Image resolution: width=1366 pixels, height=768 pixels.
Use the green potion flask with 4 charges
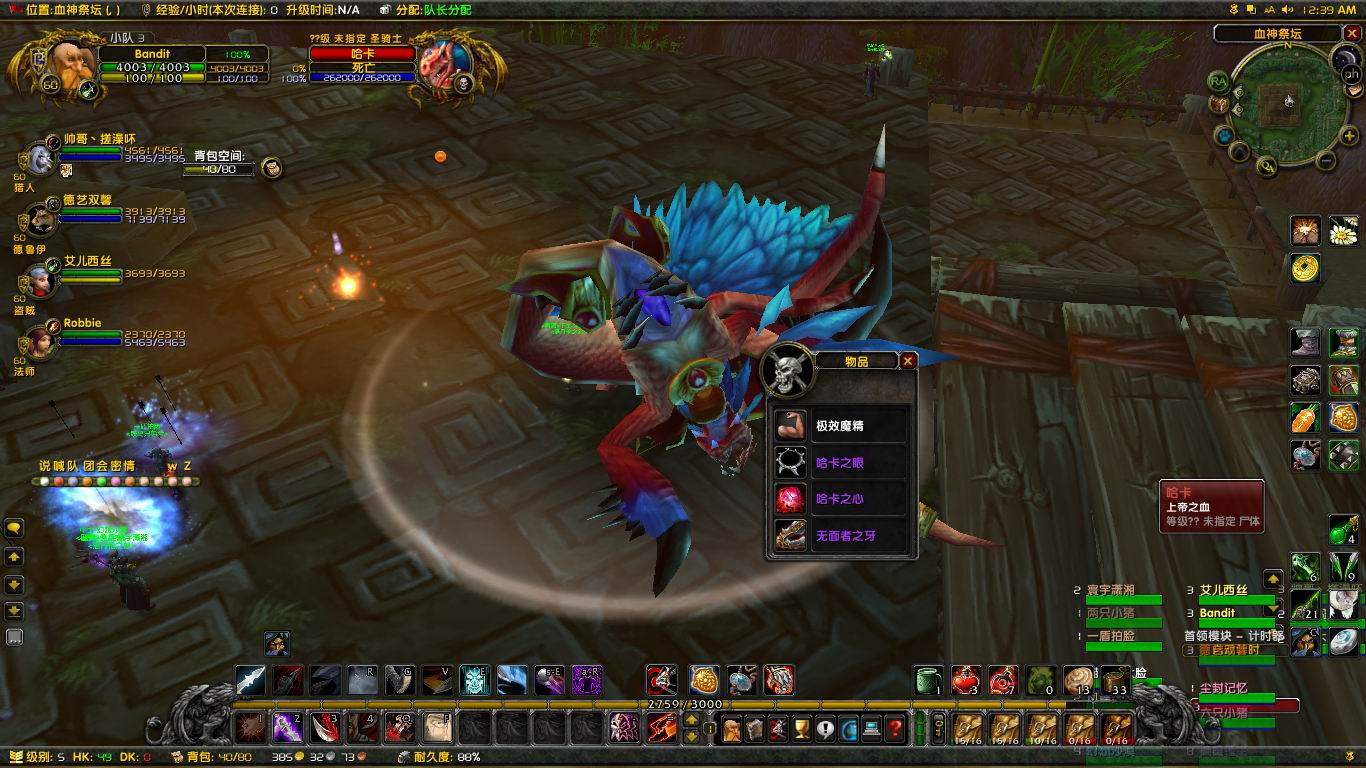coord(1343,529)
